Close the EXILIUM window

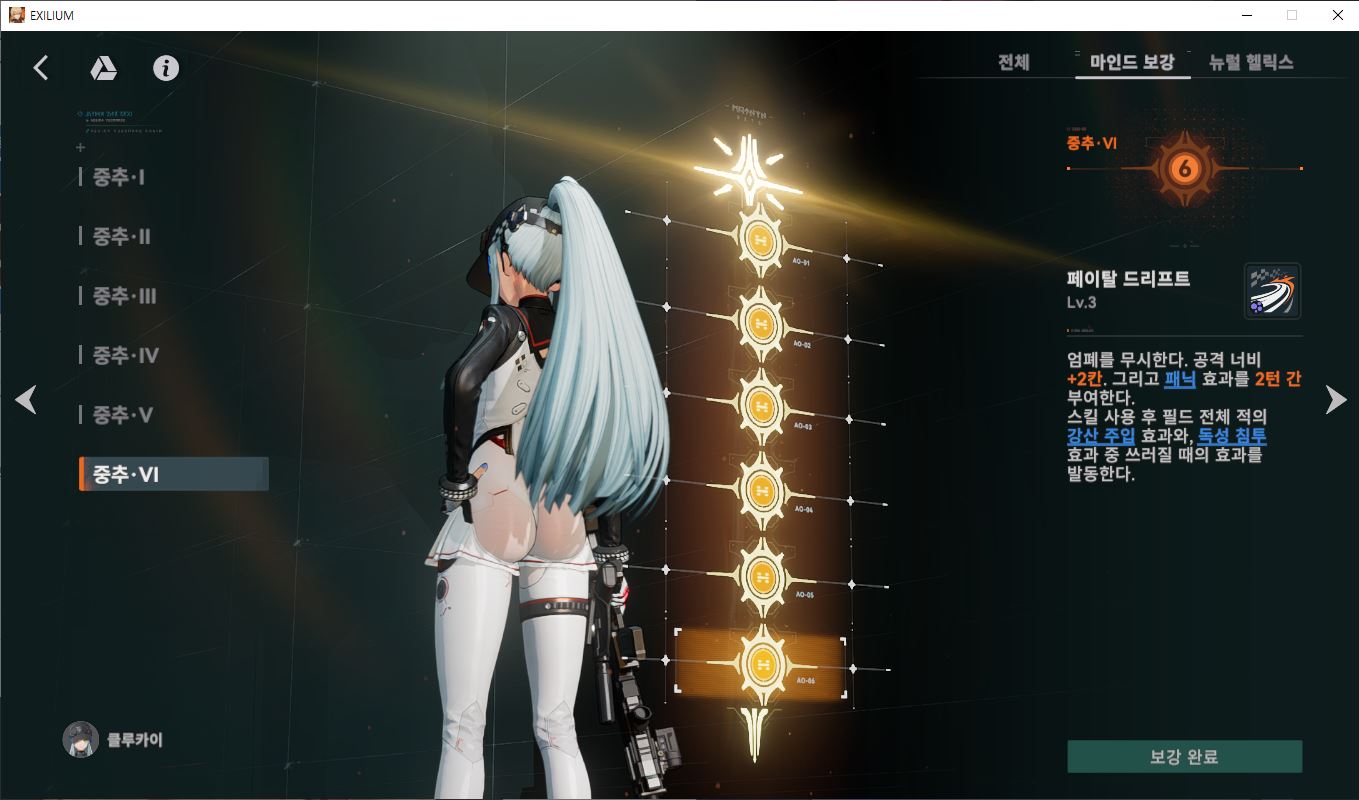point(1337,15)
